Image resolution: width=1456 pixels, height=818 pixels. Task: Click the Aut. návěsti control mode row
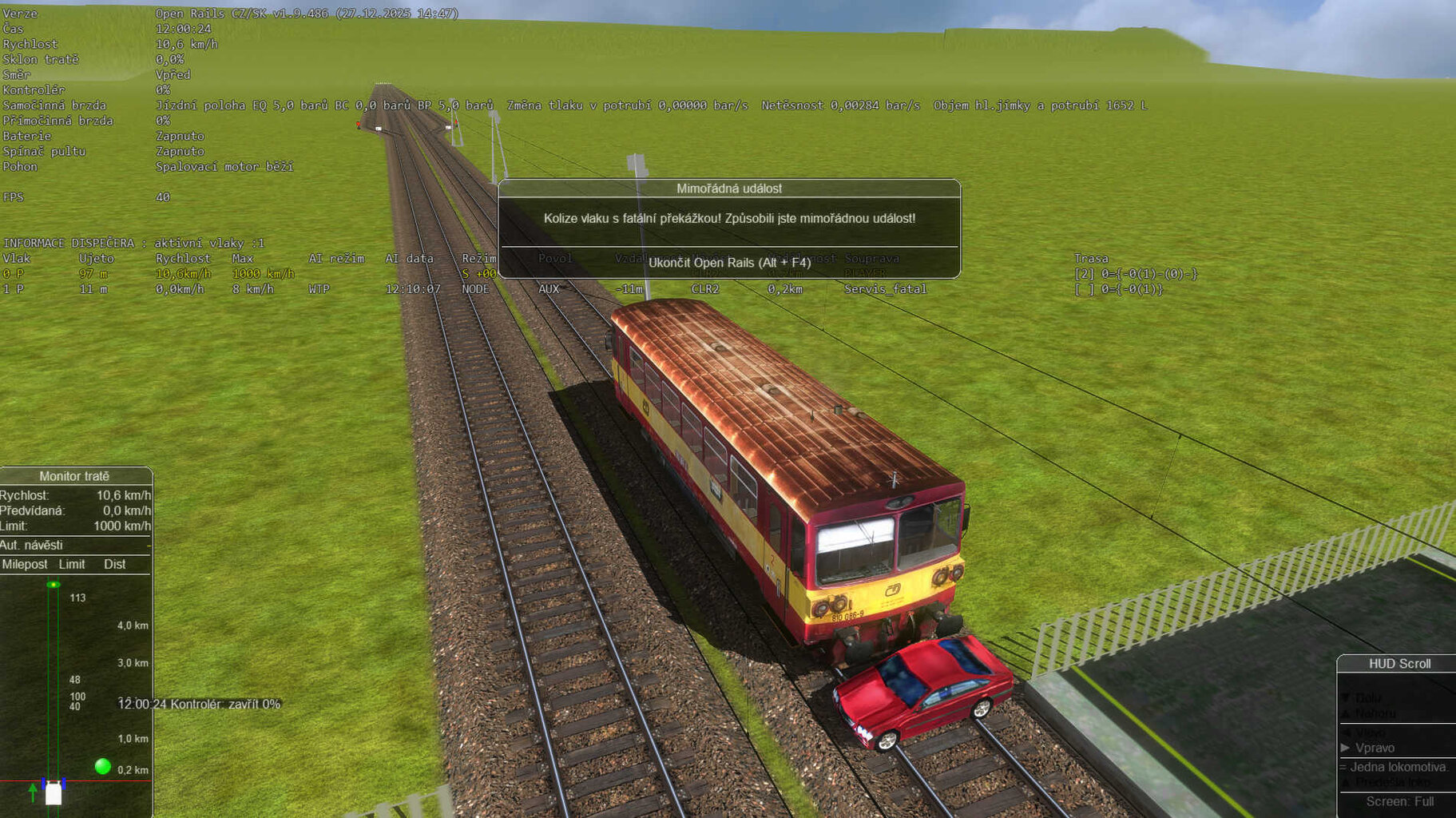click(74, 545)
